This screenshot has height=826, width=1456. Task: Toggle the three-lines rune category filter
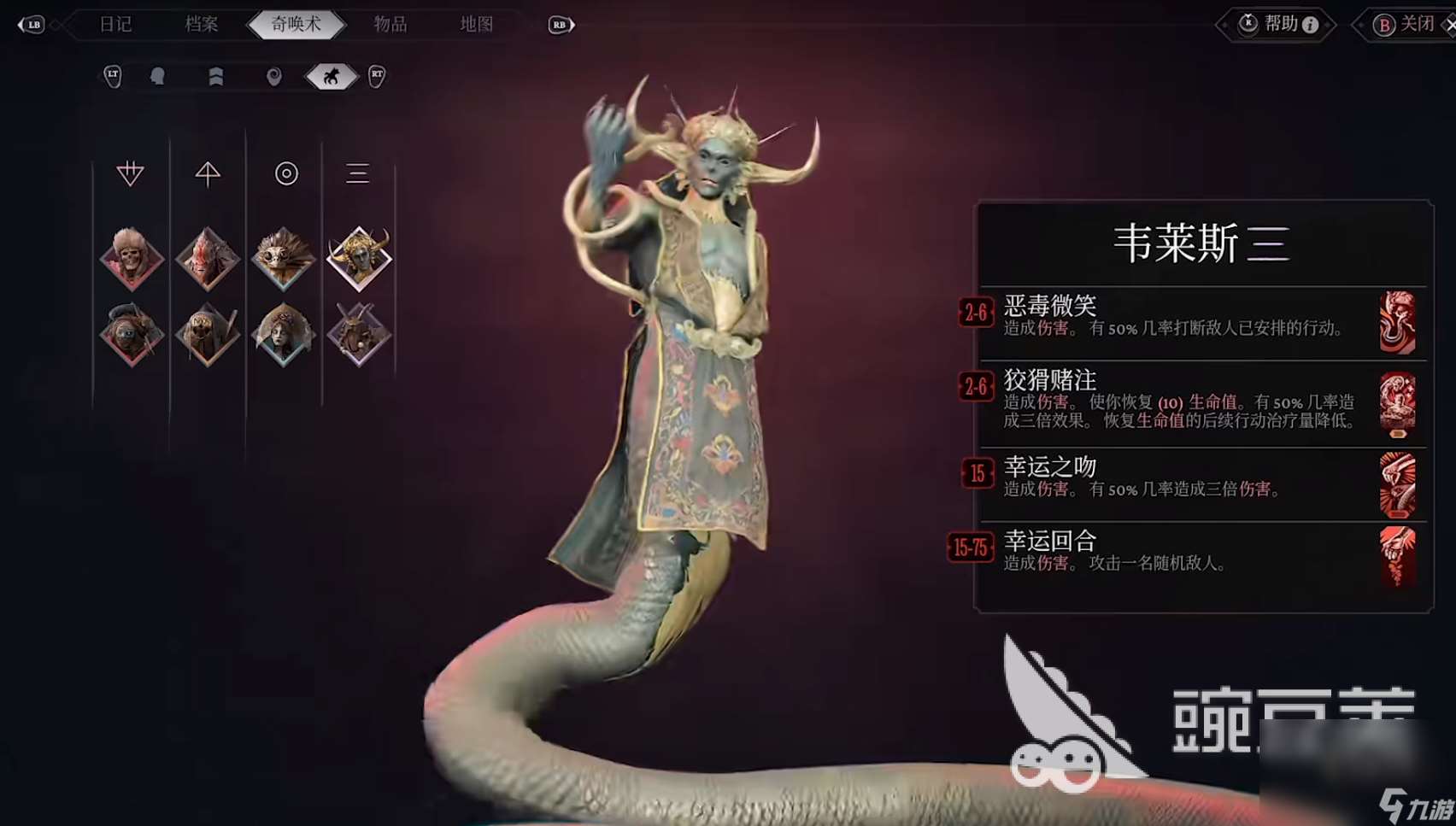click(358, 173)
